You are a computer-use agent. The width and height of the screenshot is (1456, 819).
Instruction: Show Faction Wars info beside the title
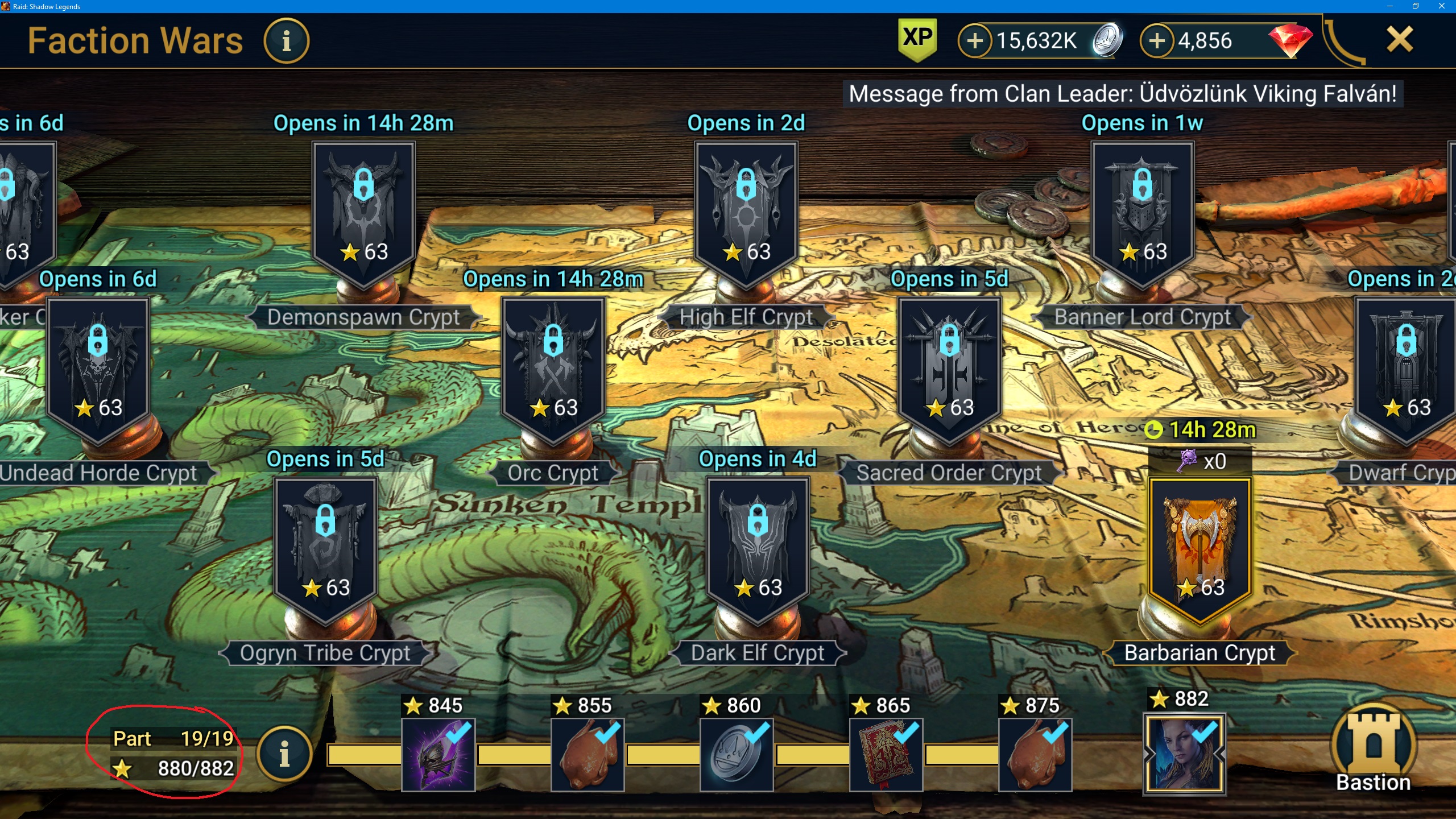tap(286, 41)
